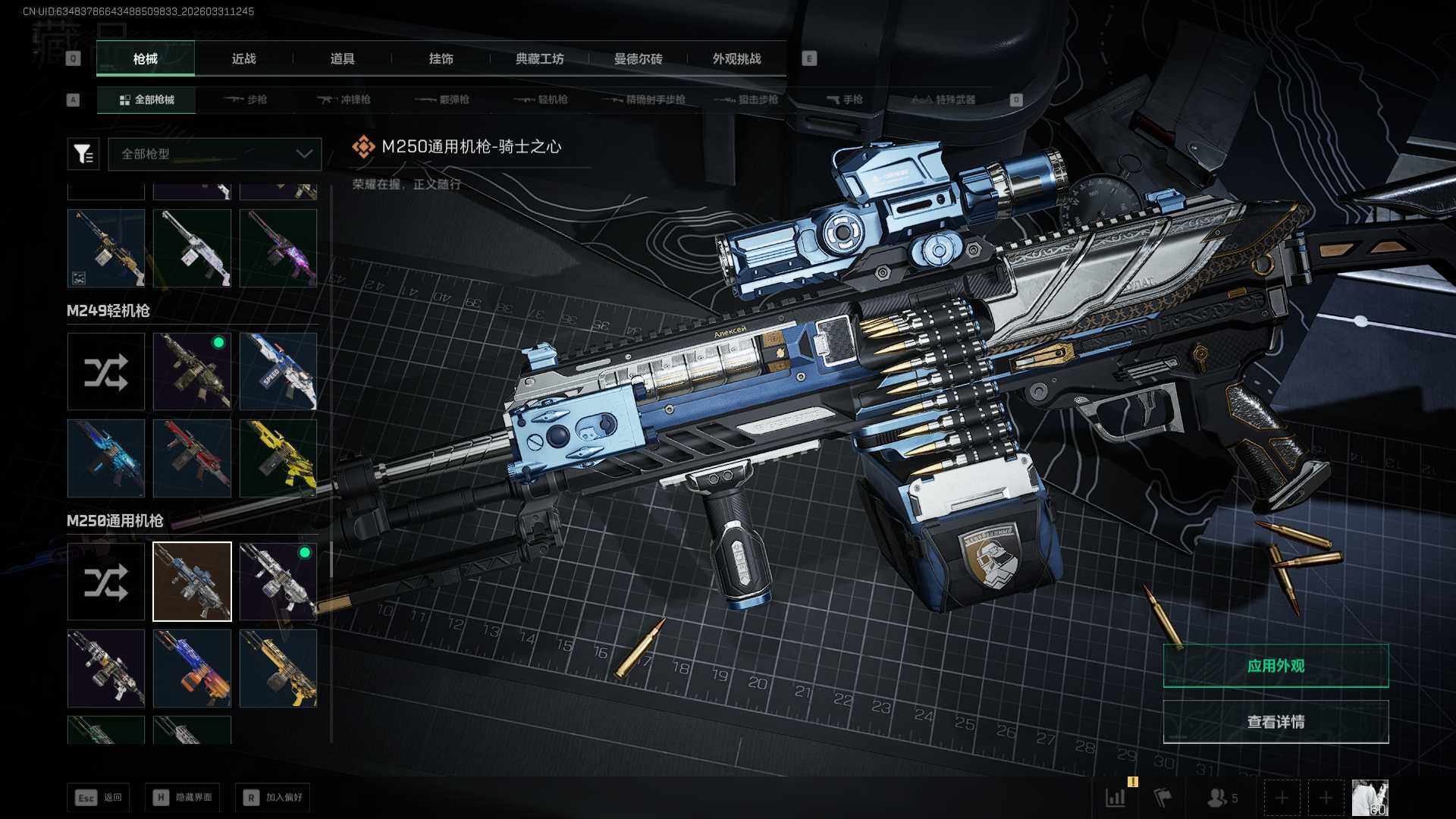1456x819 pixels.
Task: Select the 挂饰 charms tab
Action: tap(441, 58)
